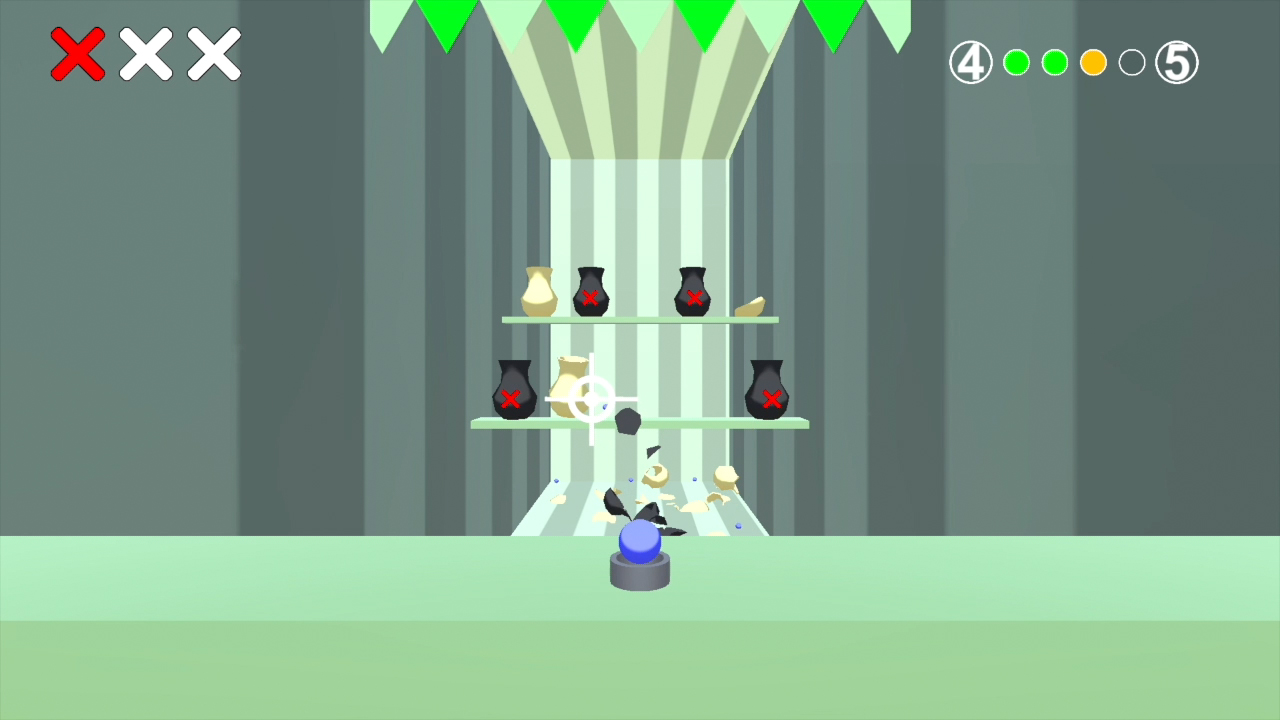Click the crosshair aiming reticle

coord(592,403)
